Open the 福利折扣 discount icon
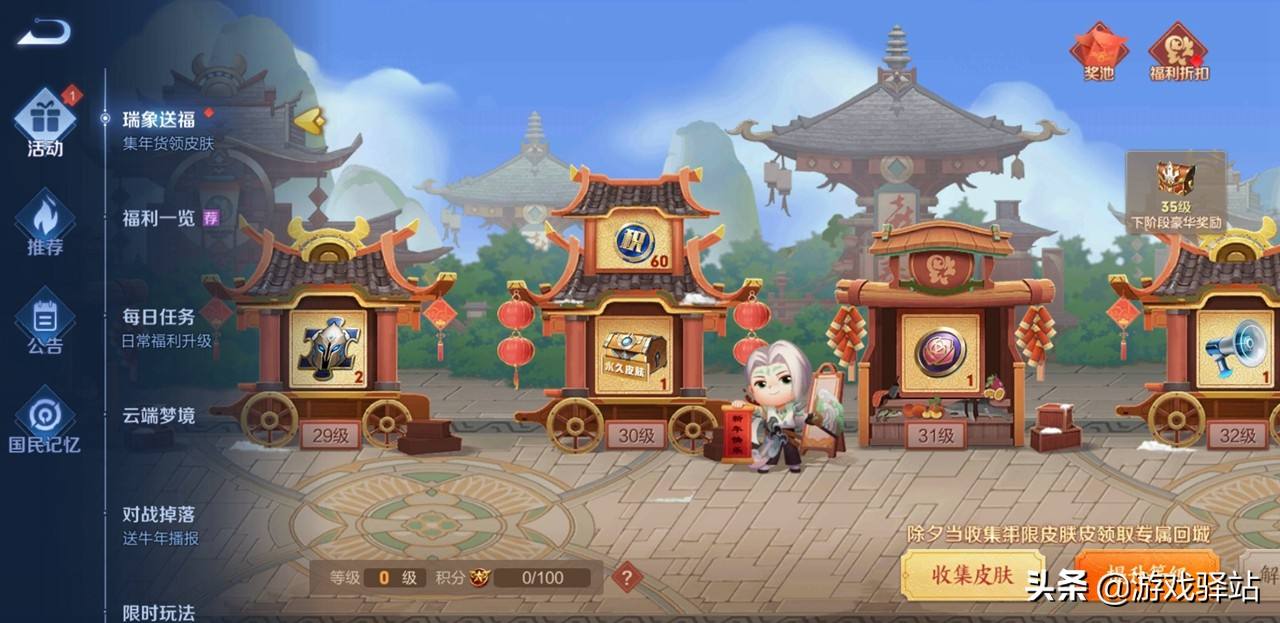 [x=1178, y=52]
